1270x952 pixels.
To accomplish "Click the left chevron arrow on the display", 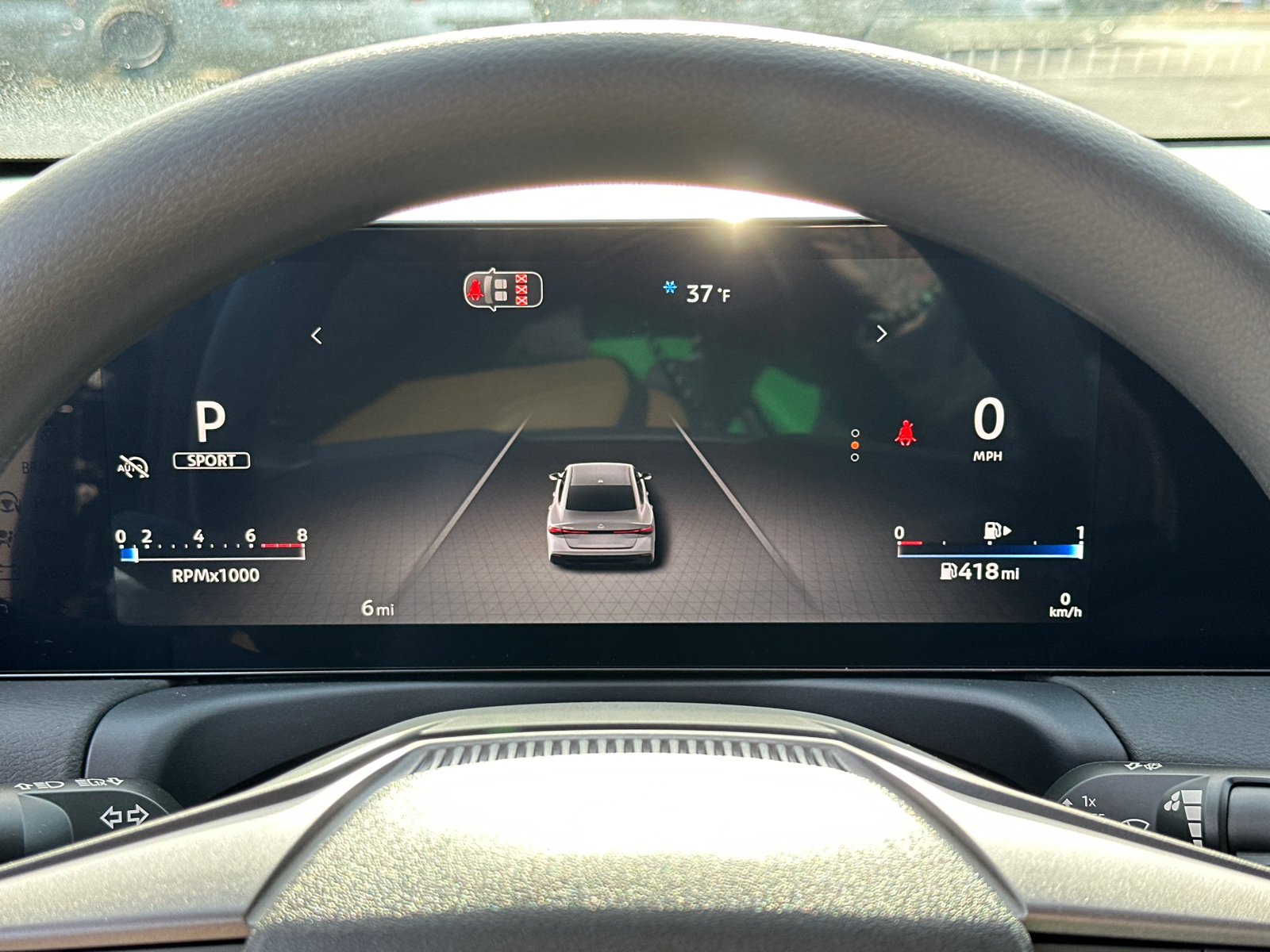I will coord(317,336).
